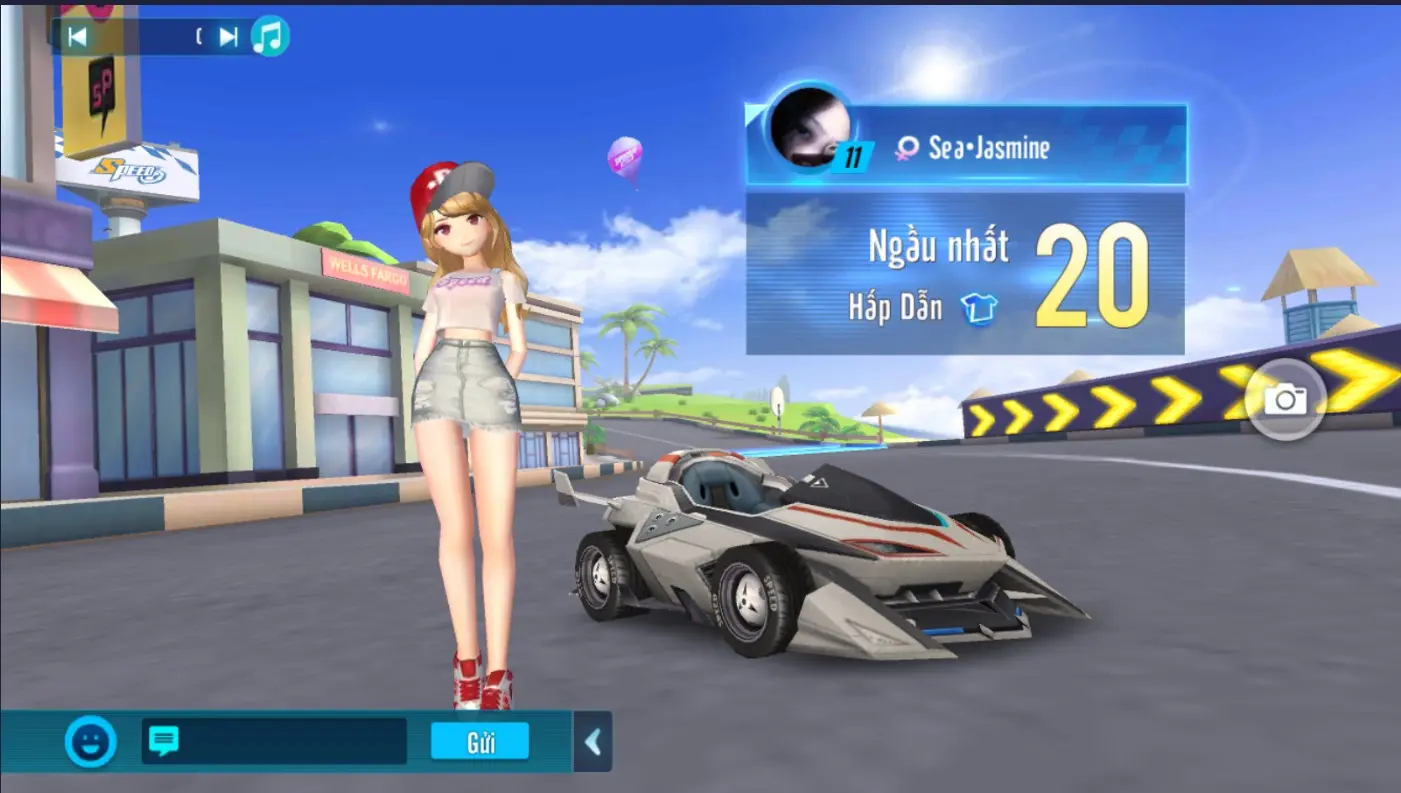Click the chat text input field
The image size is (1401, 793).
tap(290, 741)
